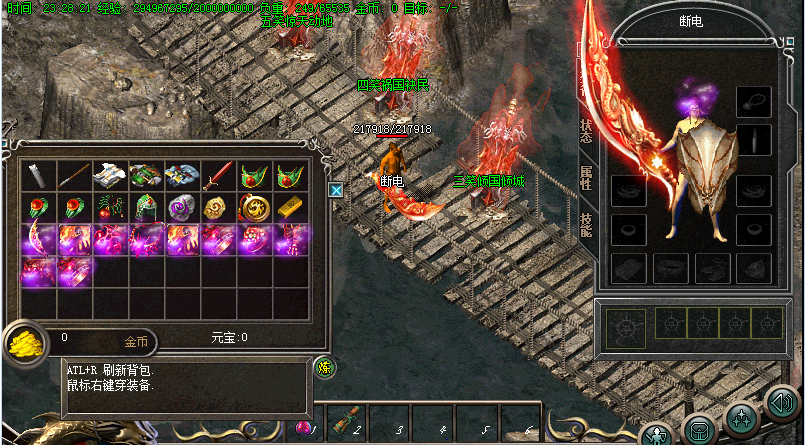Select the golden dragon medallion item
Screen dimensions: 805x445
[x=254, y=207]
